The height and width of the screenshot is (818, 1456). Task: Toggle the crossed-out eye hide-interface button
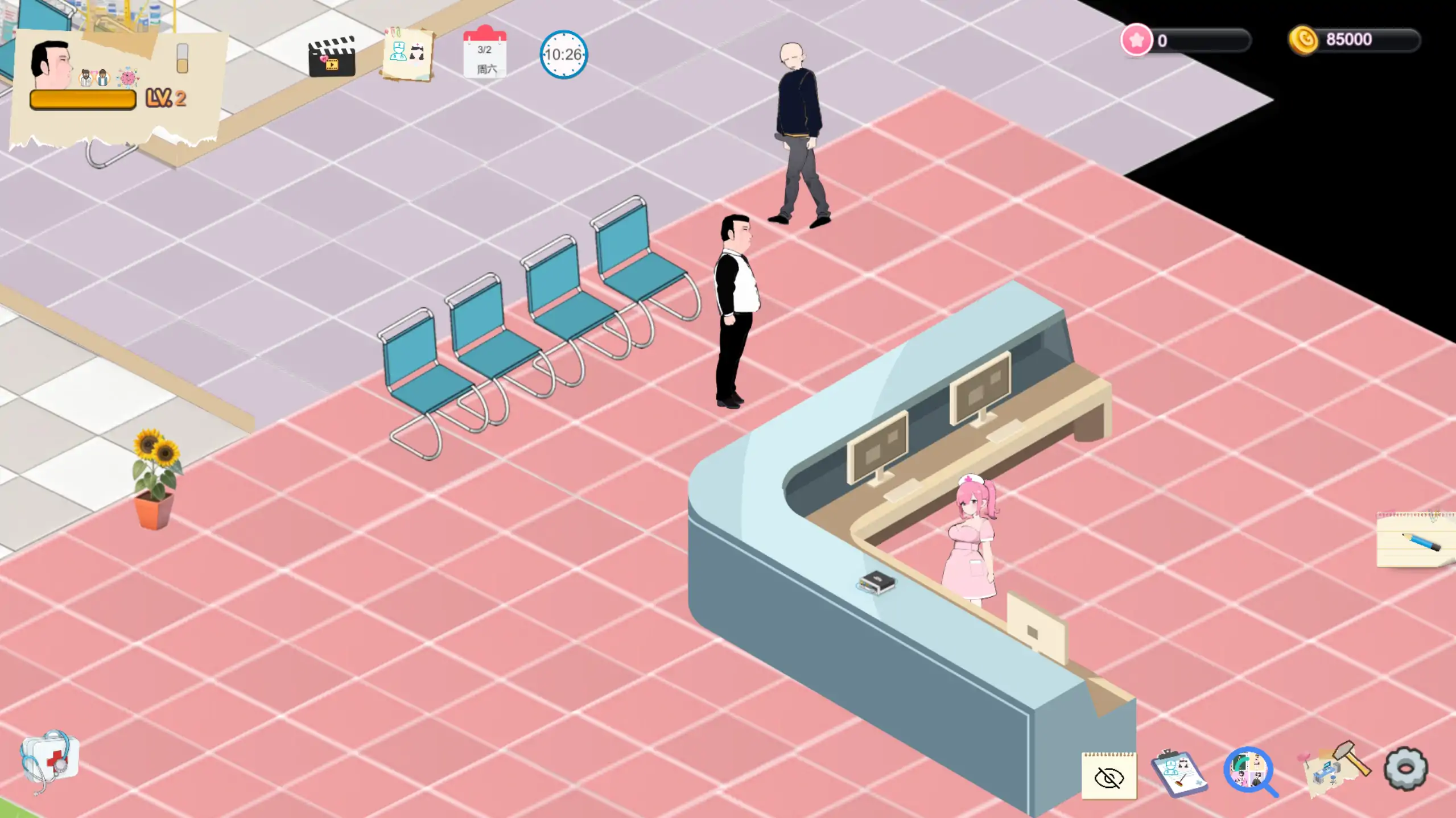(x=1108, y=776)
